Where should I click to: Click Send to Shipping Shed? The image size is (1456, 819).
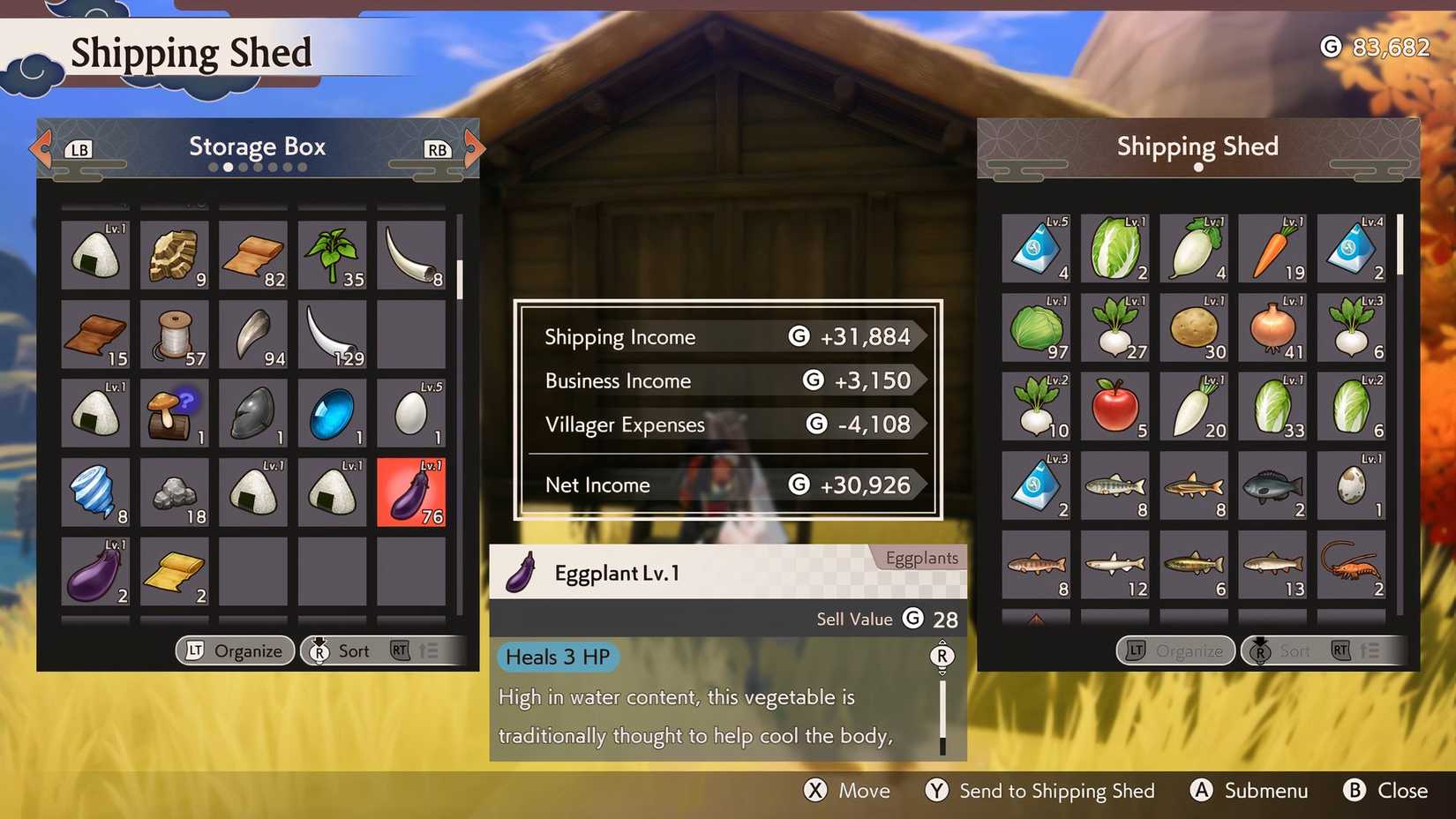click(x=1038, y=791)
